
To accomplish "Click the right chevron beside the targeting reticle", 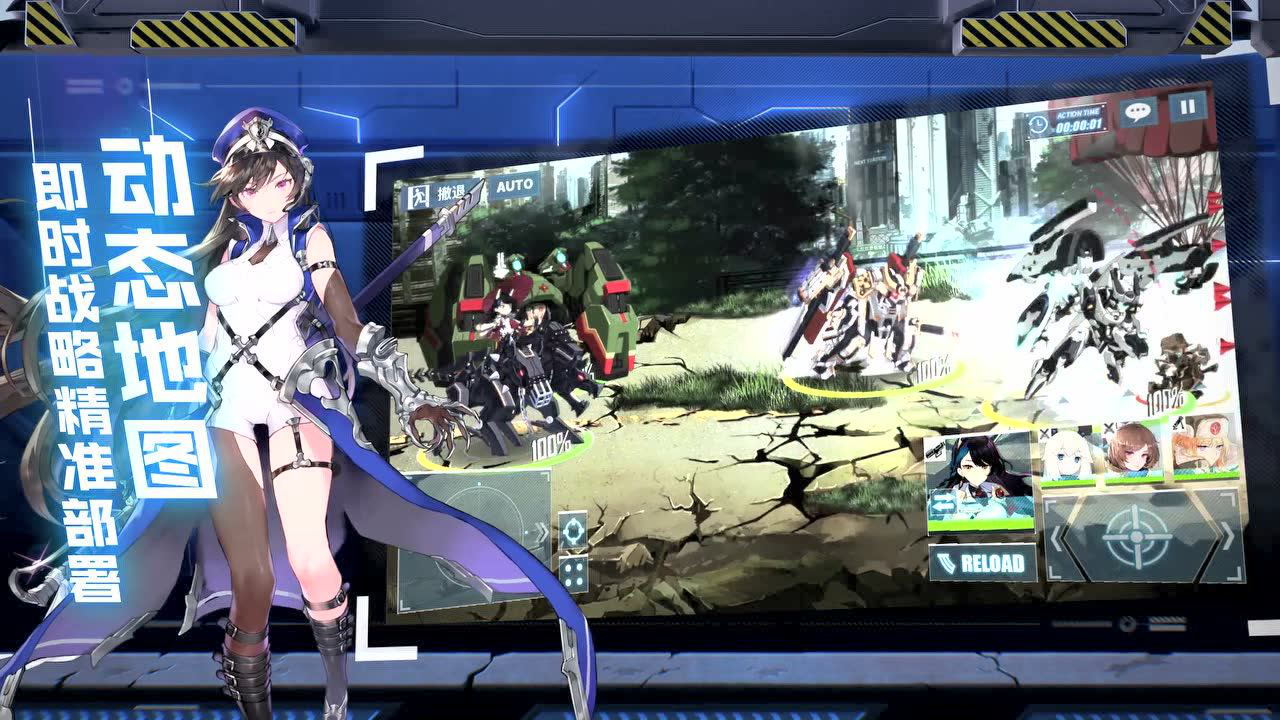I will pyautogui.click(x=1227, y=534).
